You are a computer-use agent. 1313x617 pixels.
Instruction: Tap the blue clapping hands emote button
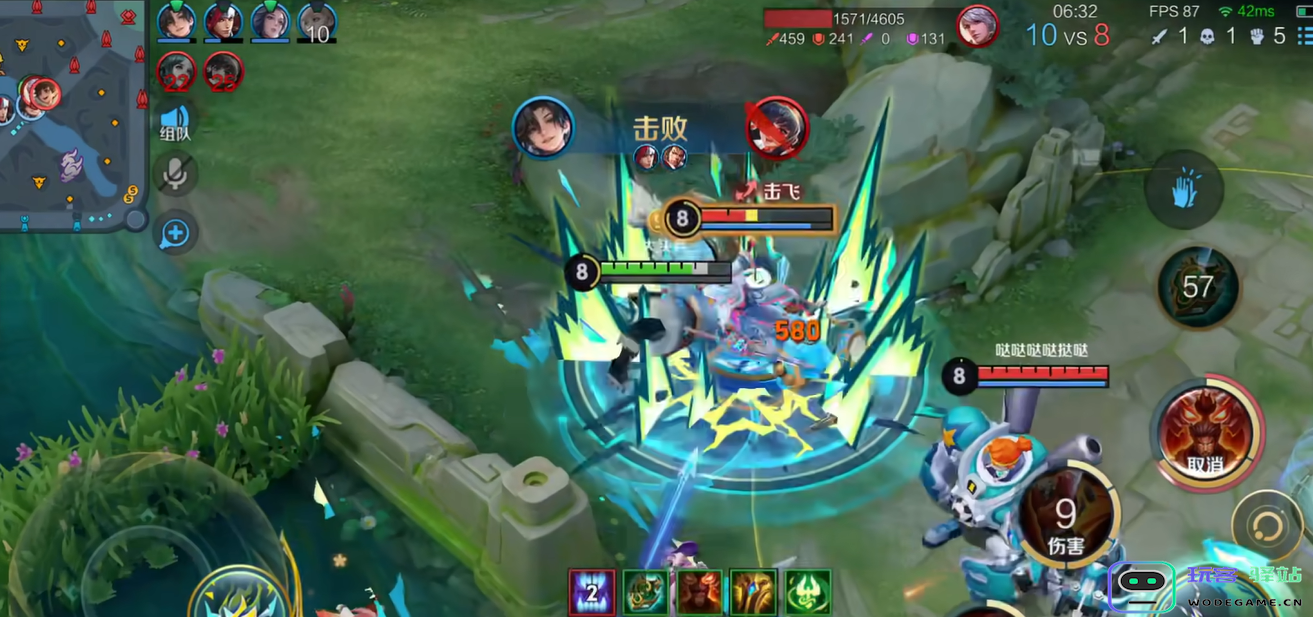coord(1184,190)
